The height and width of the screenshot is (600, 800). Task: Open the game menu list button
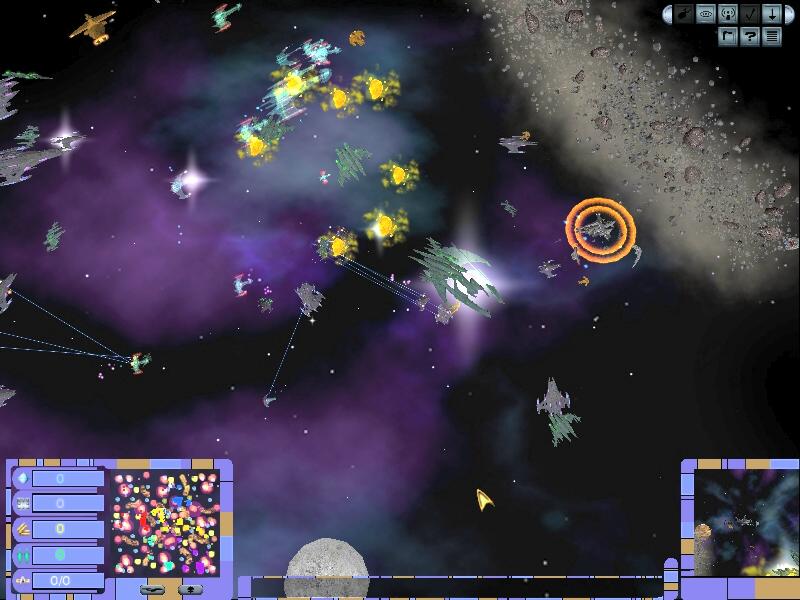click(771, 37)
